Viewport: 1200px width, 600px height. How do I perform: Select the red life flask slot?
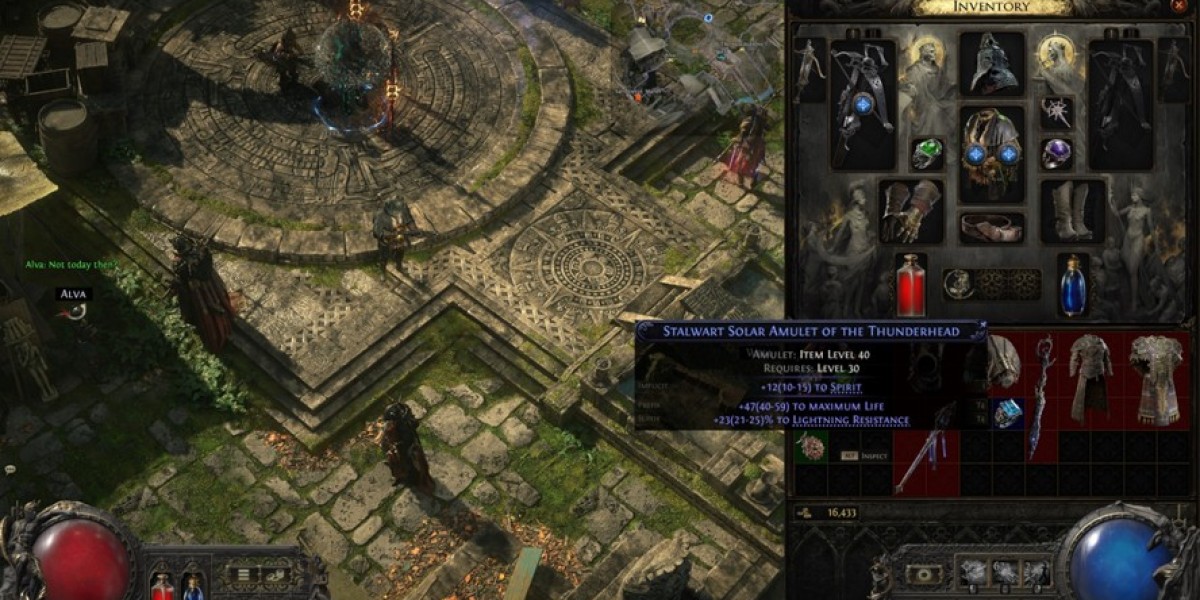(x=910, y=284)
